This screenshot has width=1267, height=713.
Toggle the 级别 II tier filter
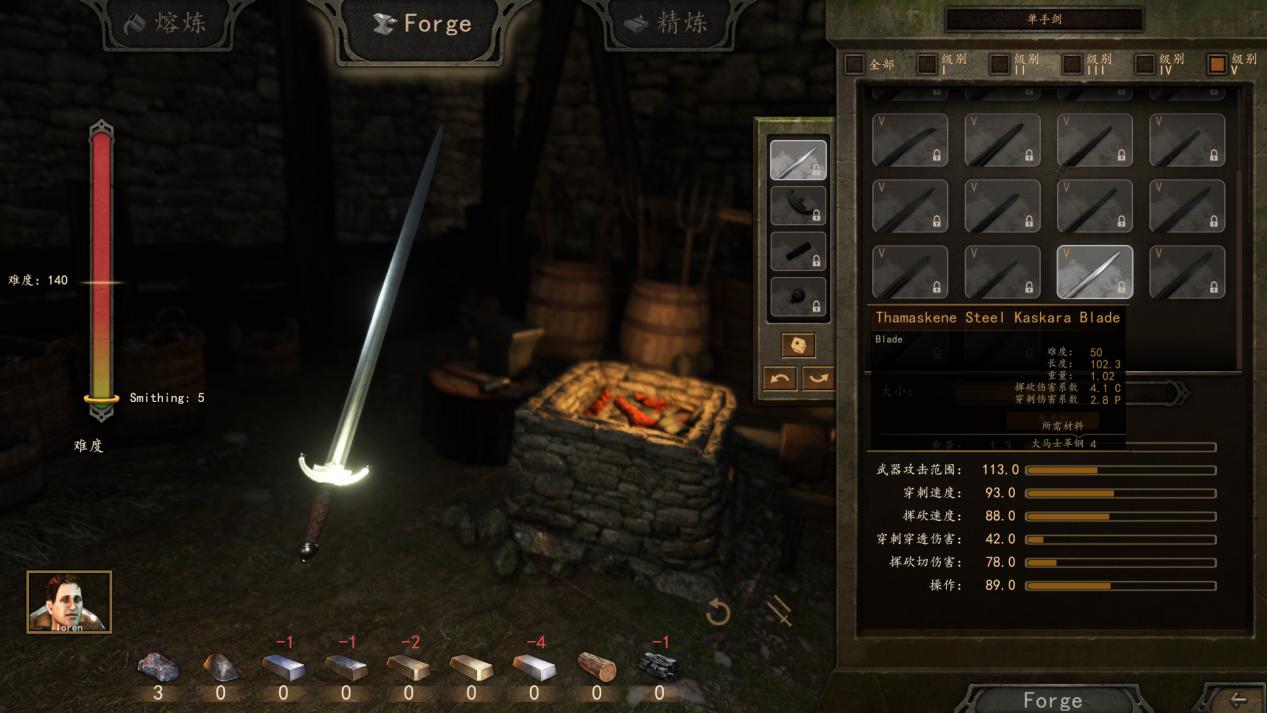tap(999, 64)
